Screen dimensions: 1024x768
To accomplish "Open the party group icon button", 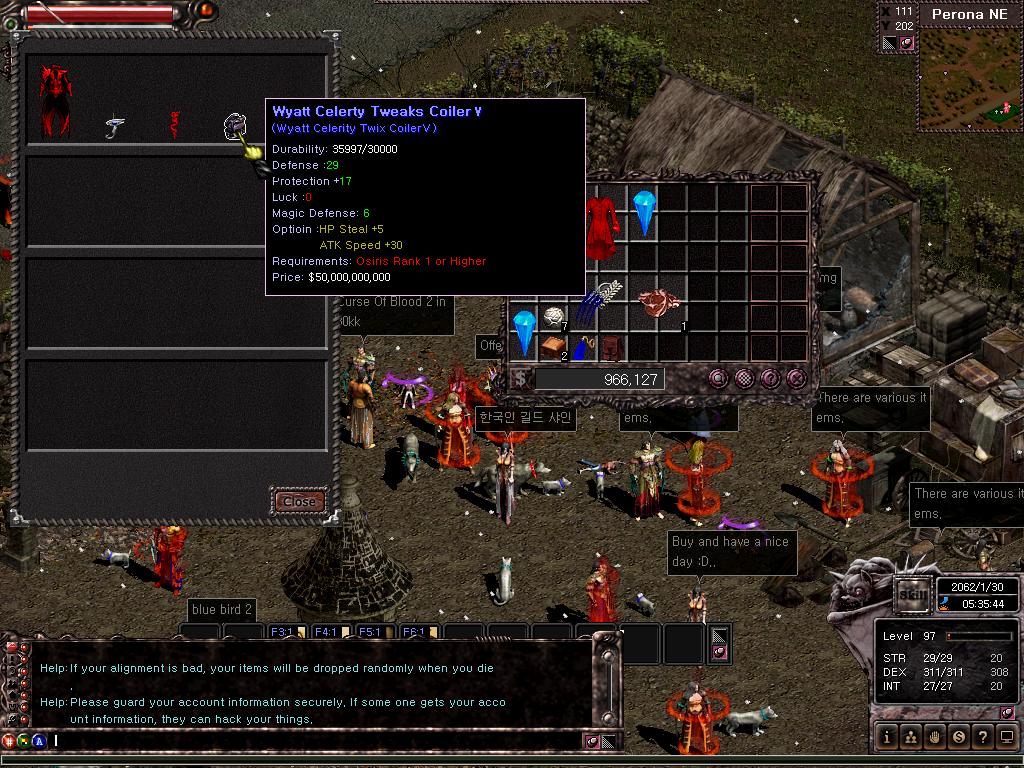I will pos(911,737).
